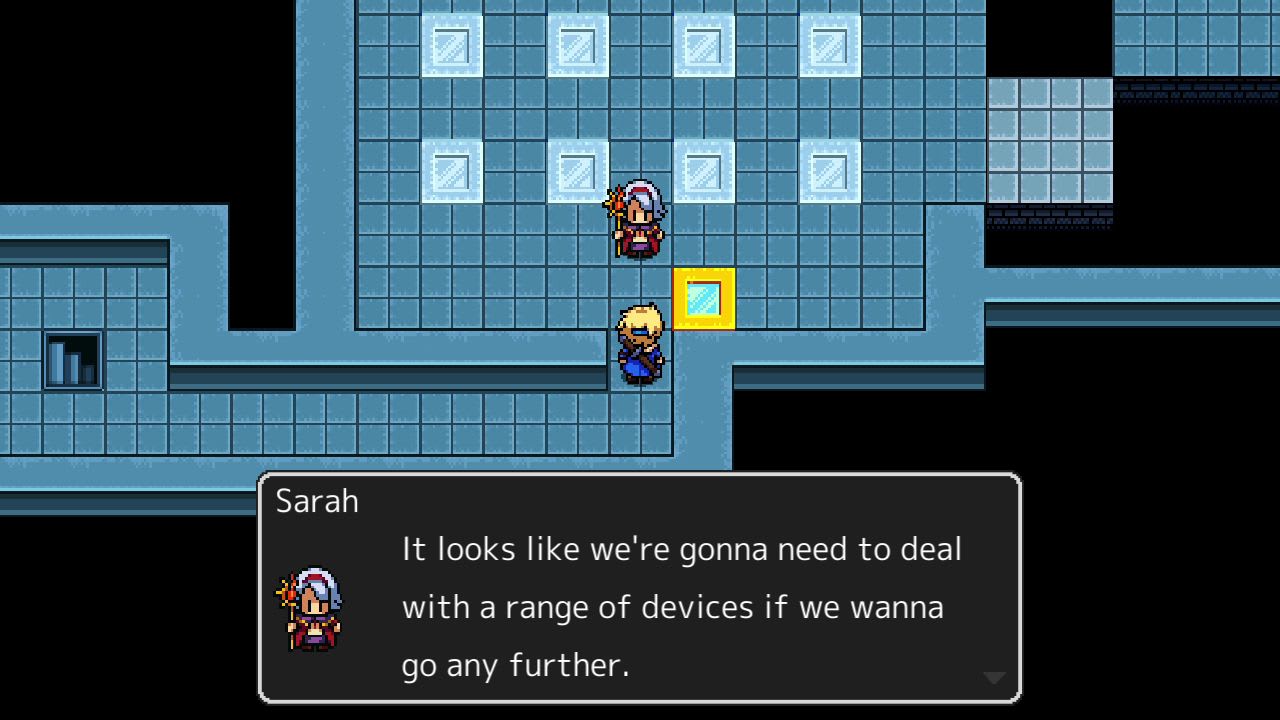Click the Sarah name label
This screenshot has height=720, width=1280.
[316, 501]
